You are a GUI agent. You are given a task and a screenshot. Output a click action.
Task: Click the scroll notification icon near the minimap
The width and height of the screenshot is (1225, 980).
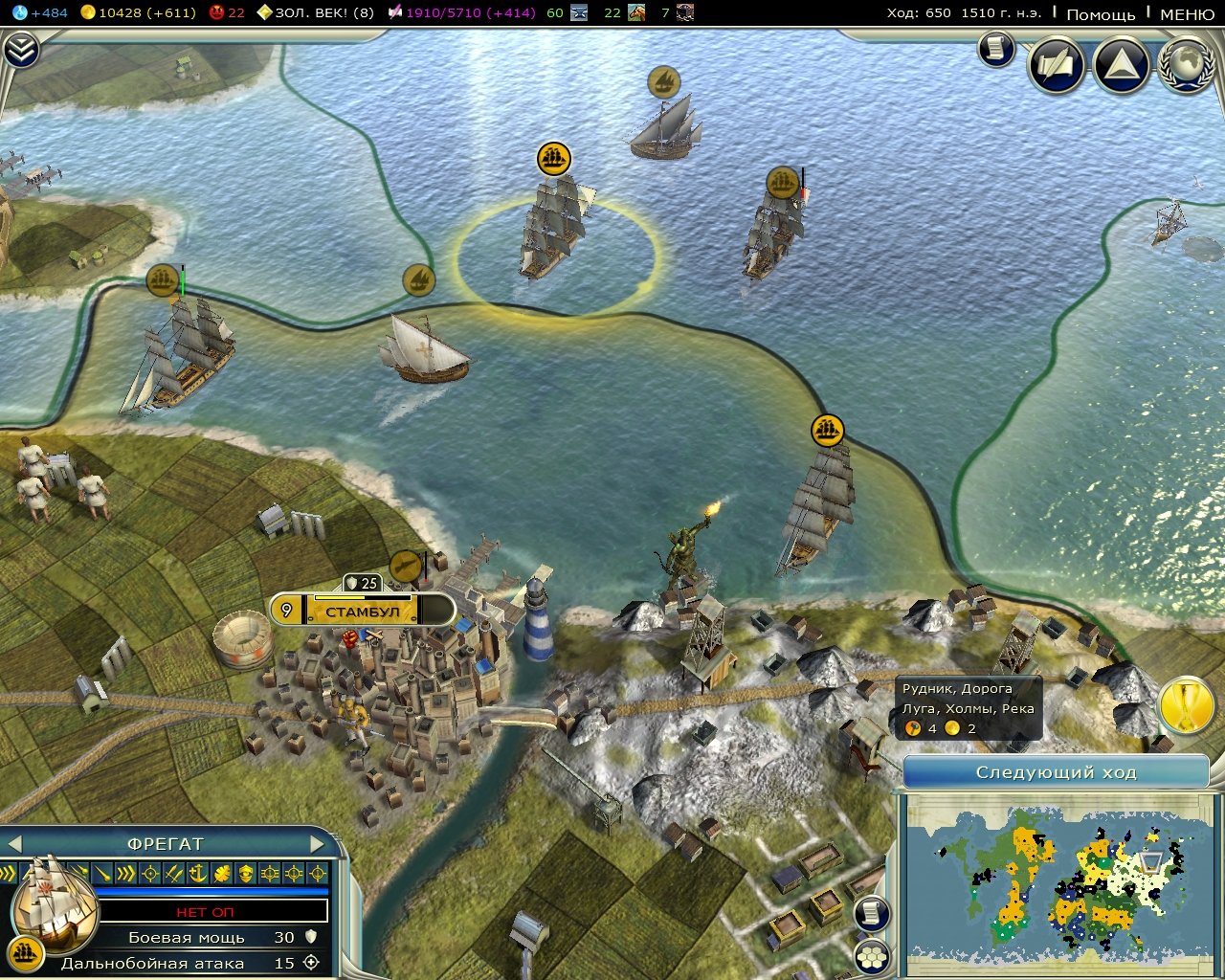coord(871,912)
